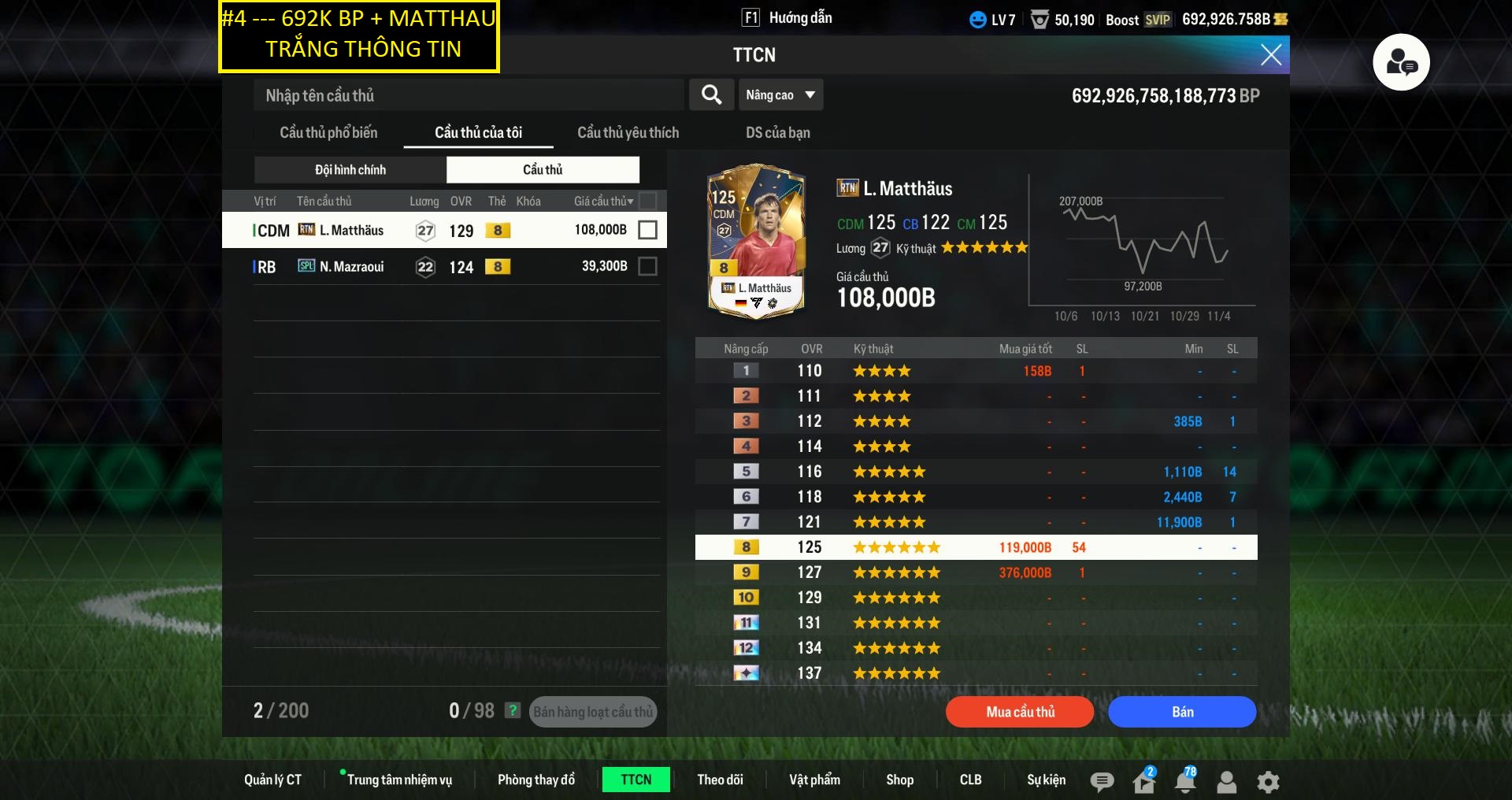Screen dimensions: 1512x800
Task: Tick the checkbox for N. Mazraoui
Action: 647,267
